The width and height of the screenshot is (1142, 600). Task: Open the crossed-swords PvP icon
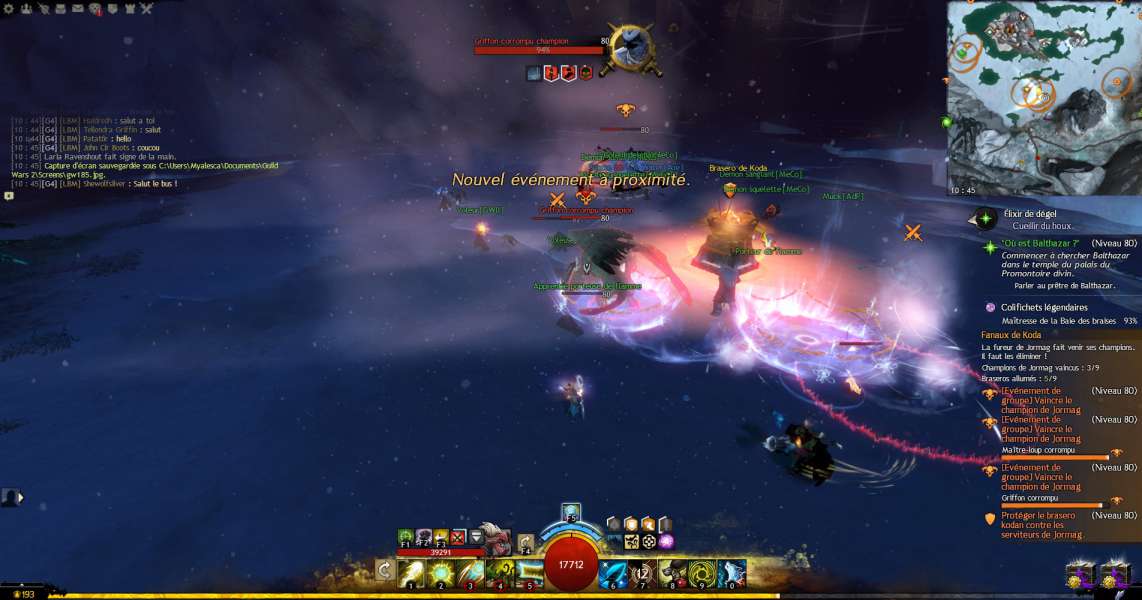[146, 8]
